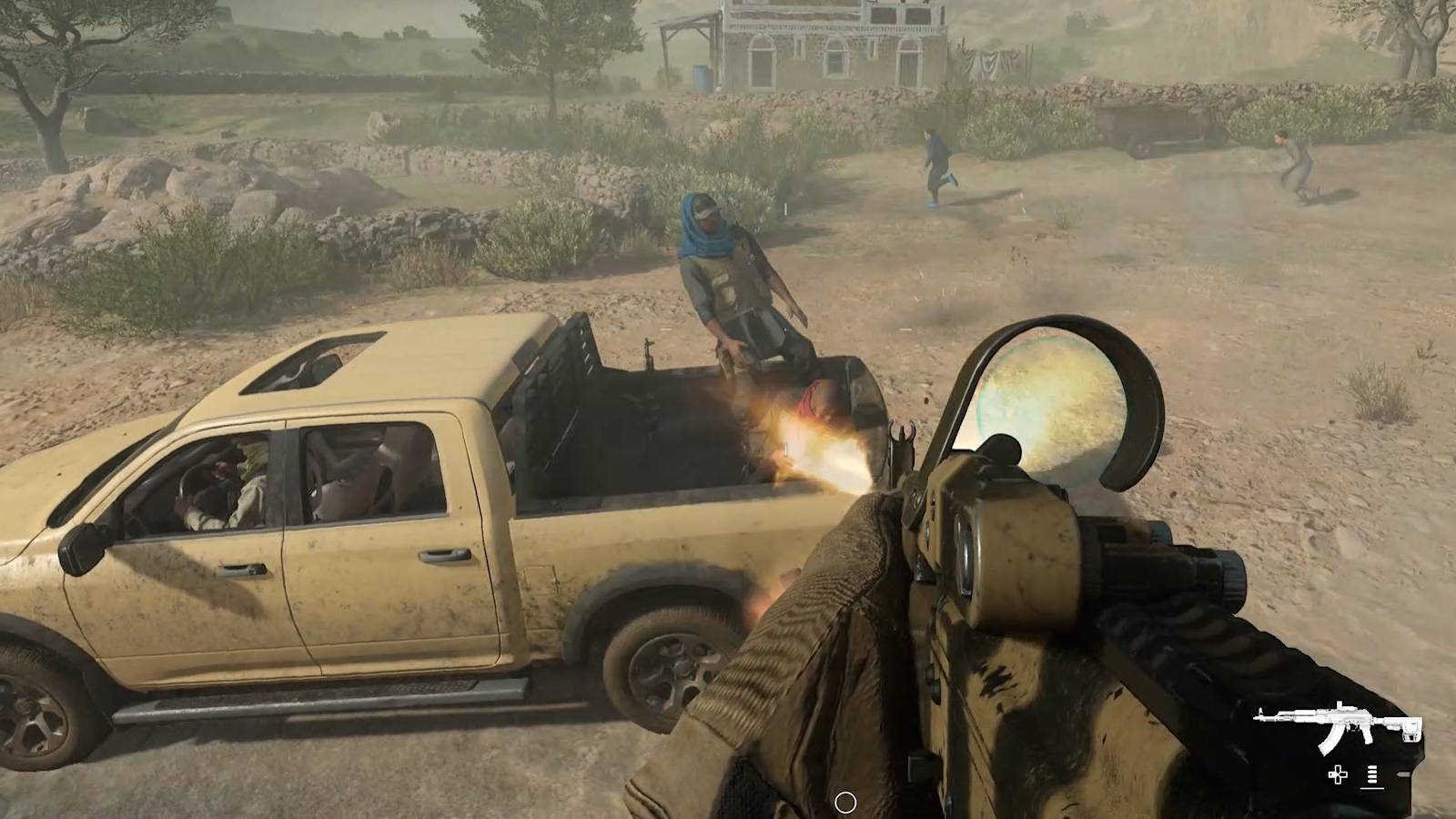The image size is (1456, 819).
Task: Click the ammo underline bar below the magazine icon
Action: coord(1372,789)
